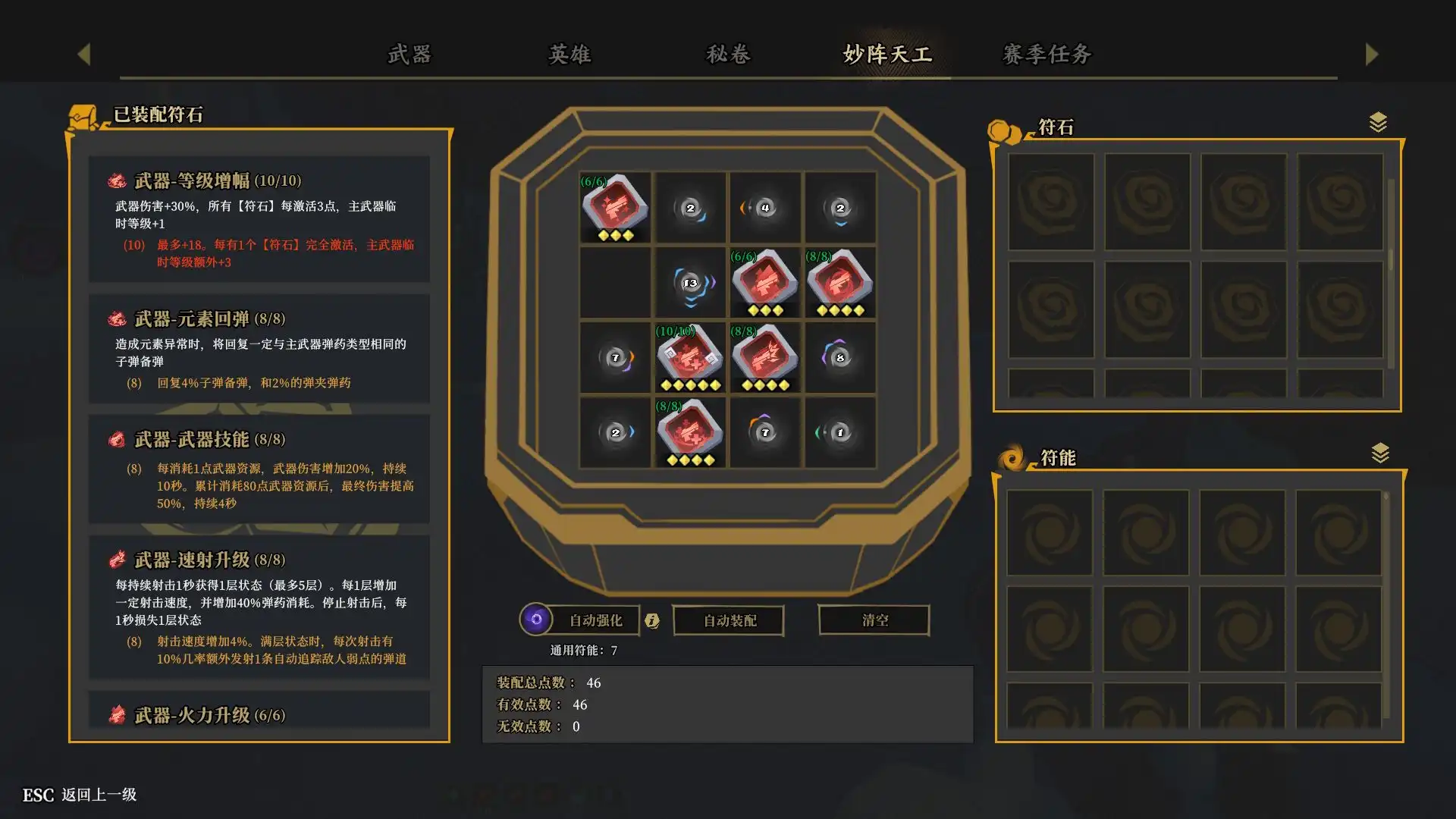Screen dimensions: 1456x819
Task: Open the info icon beside 自动强化
Action: point(651,620)
